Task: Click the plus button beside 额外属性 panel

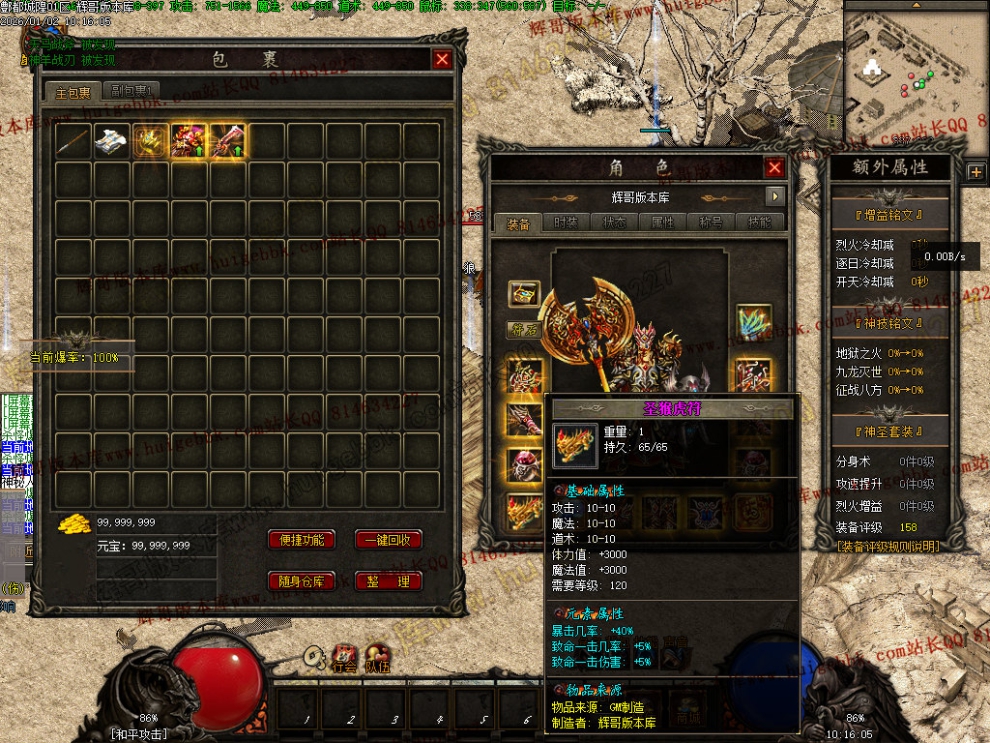Action: coord(976,171)
